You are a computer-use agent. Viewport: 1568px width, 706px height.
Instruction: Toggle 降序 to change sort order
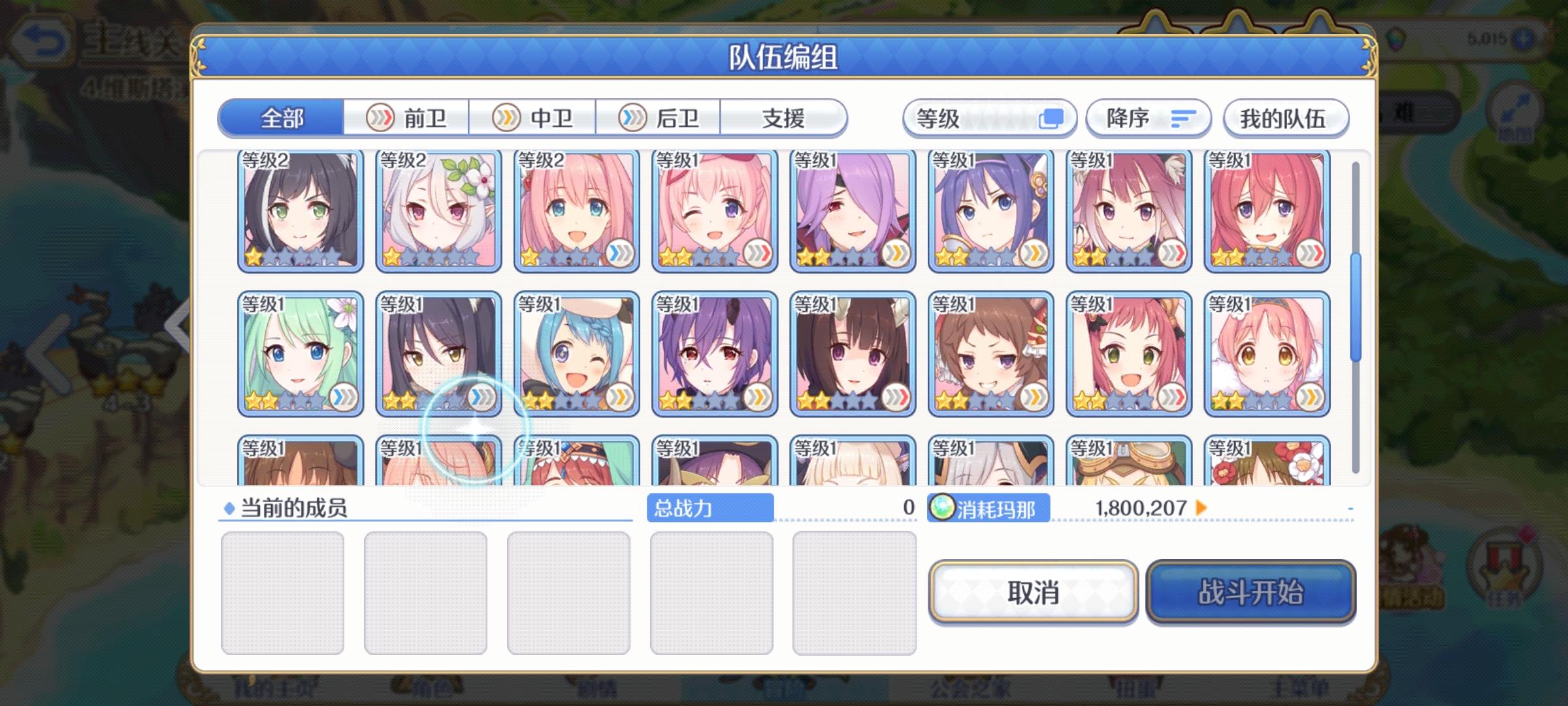pos(1147,118)
